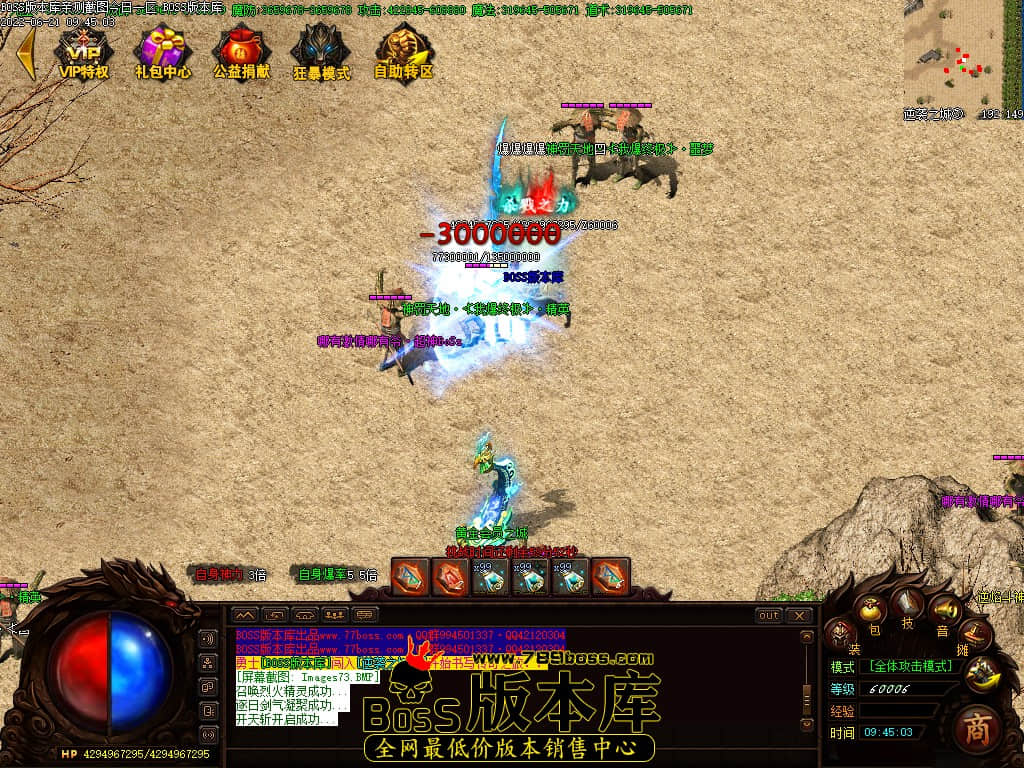Open the 礼包中心 gift center
The width and height of the screenshot is (1024, 768).
pos(163,54)
